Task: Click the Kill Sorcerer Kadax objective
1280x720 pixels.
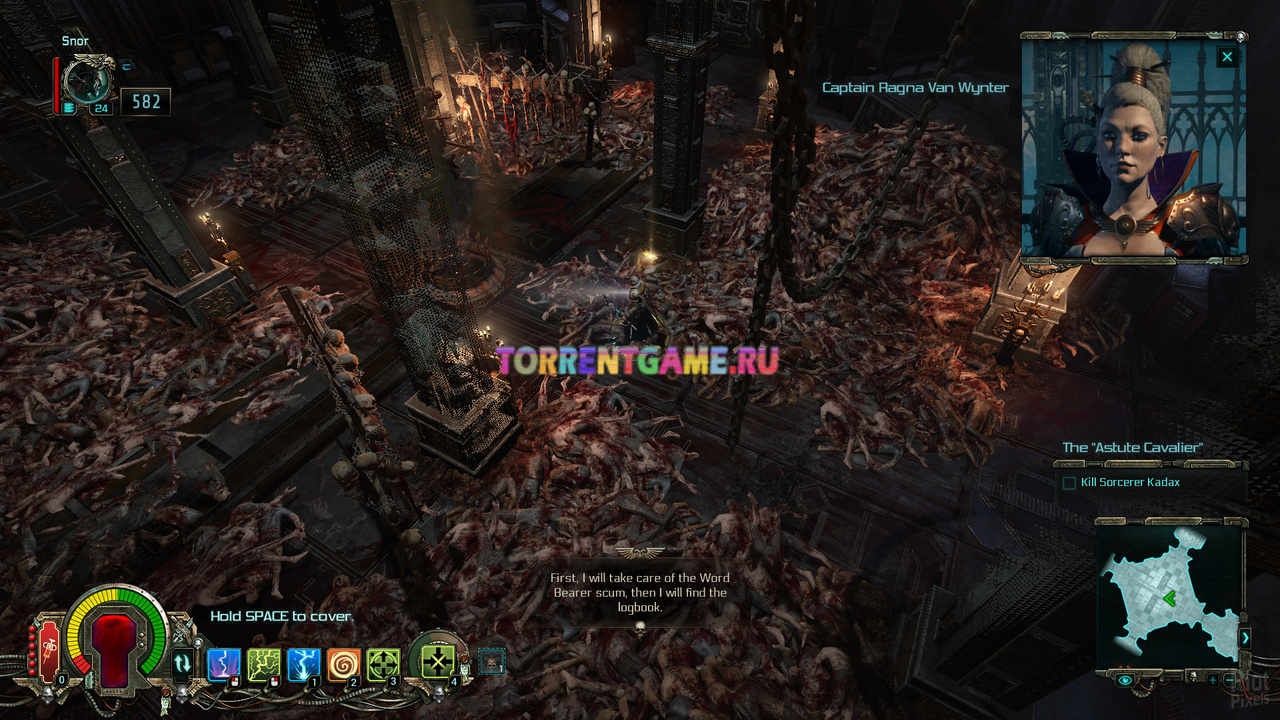Action: click(x=1130, y=482)
